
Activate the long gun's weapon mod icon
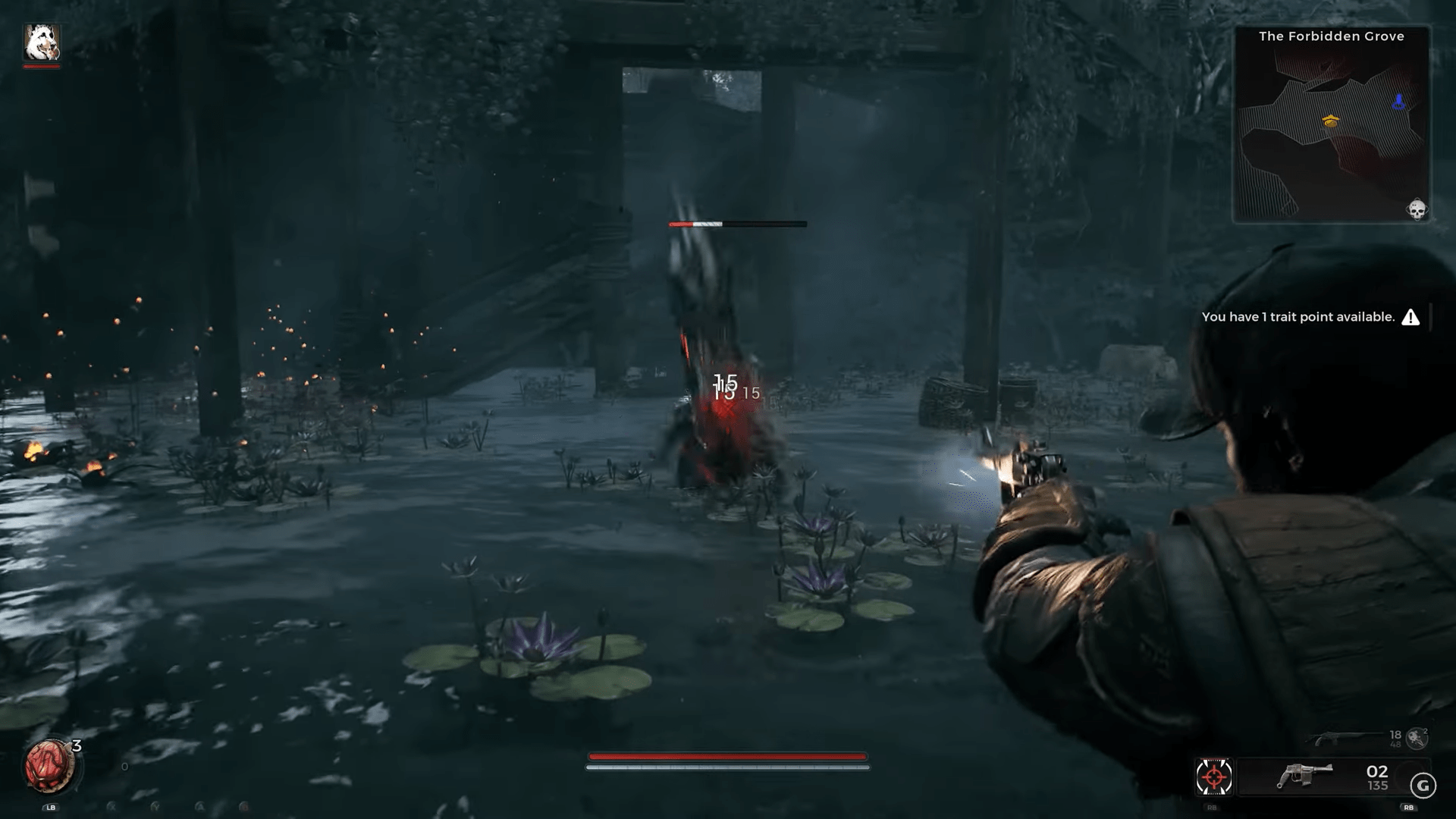point(1417,736)
